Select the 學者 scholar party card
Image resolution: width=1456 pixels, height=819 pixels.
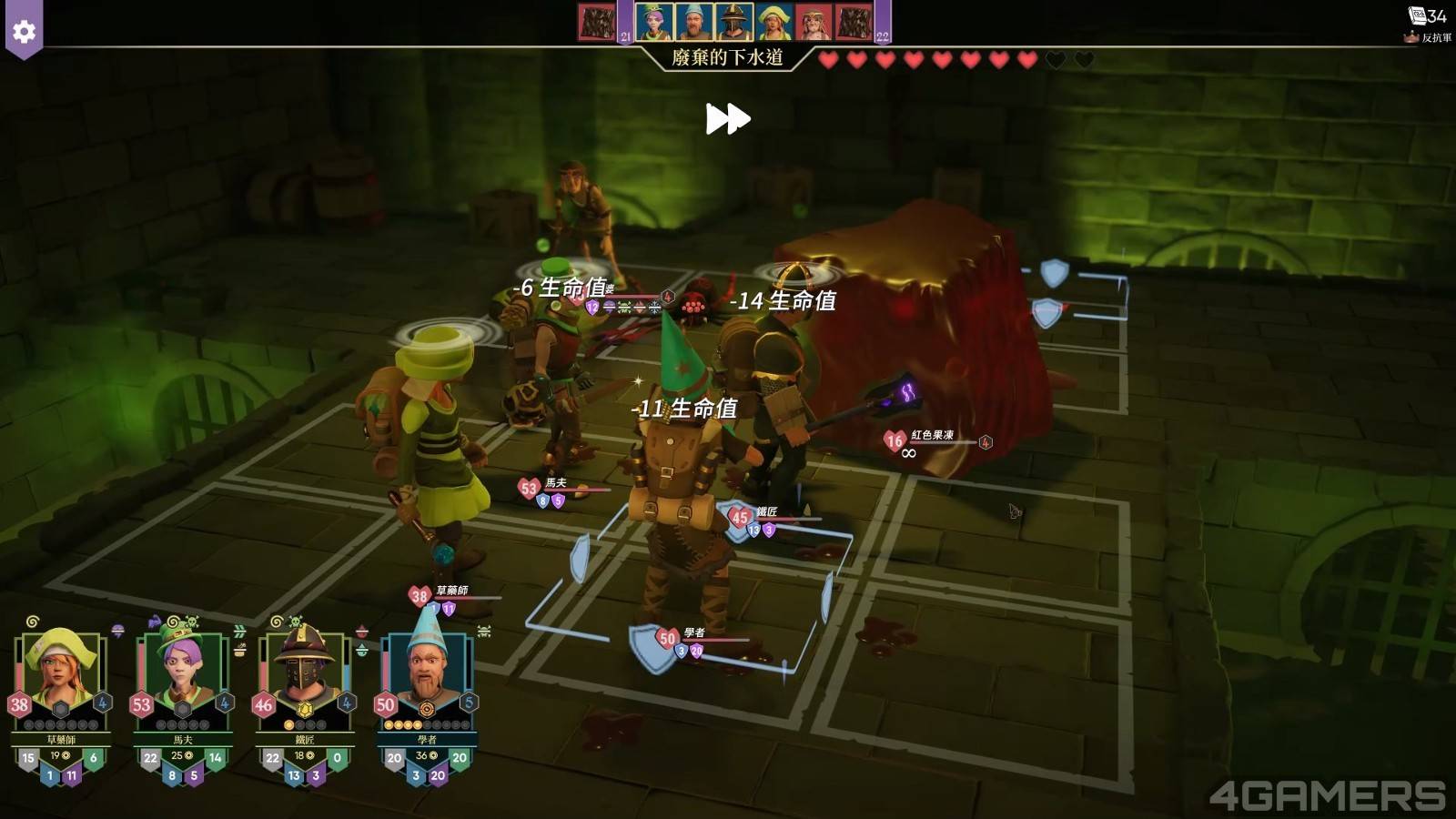tap(426, 673)
